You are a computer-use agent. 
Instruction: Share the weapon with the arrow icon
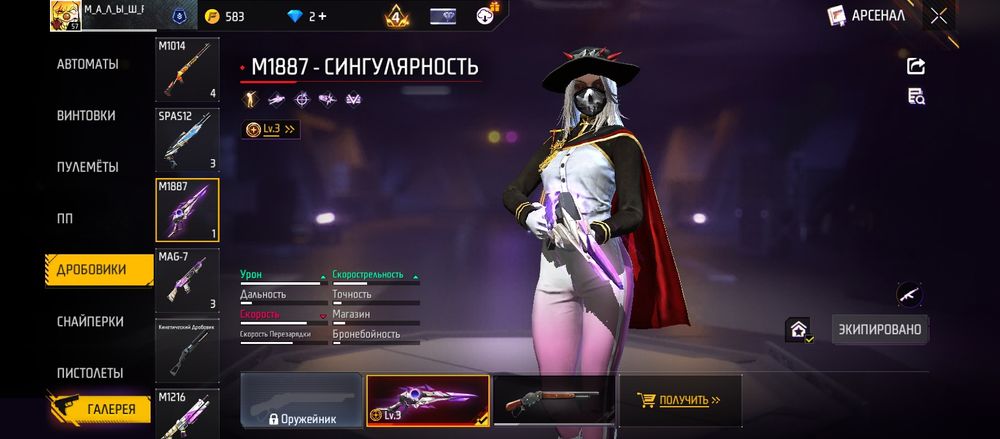(915, 66)
